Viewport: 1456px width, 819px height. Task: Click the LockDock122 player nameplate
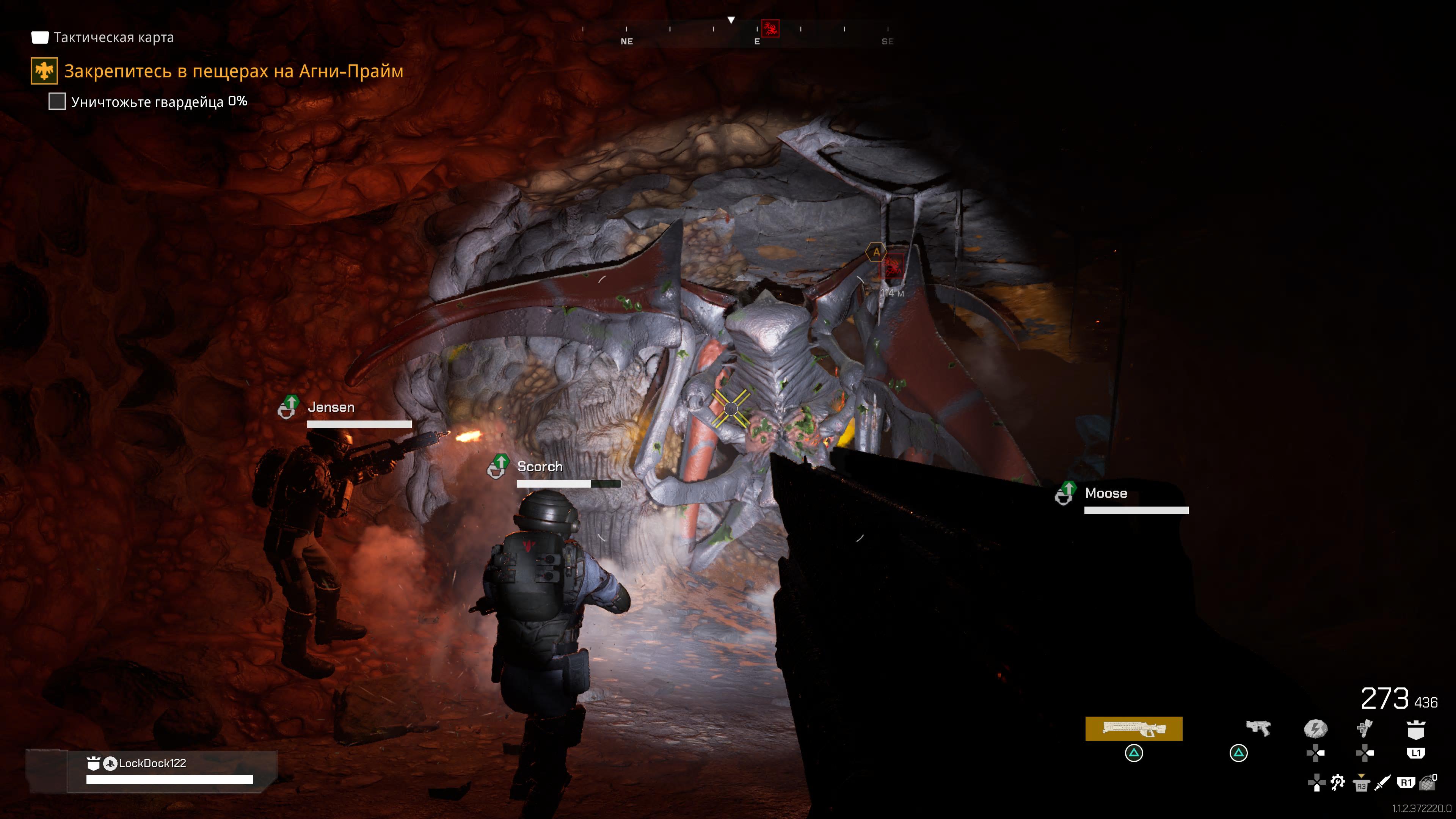(152, 764)
